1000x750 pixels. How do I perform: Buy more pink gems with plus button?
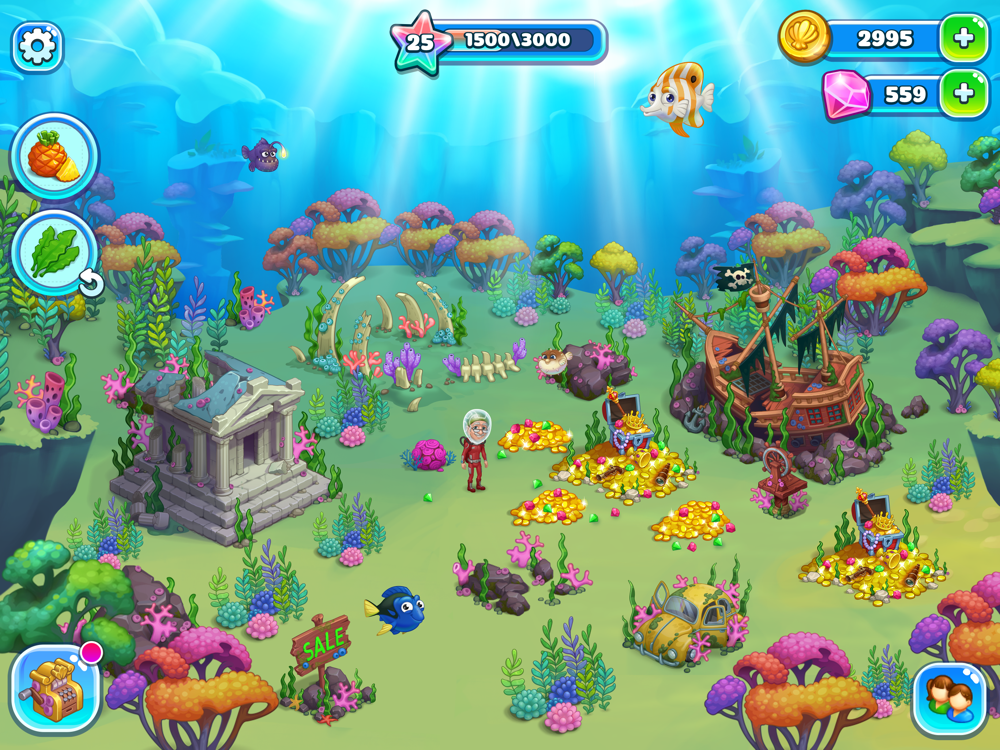(x=963, y=94)
